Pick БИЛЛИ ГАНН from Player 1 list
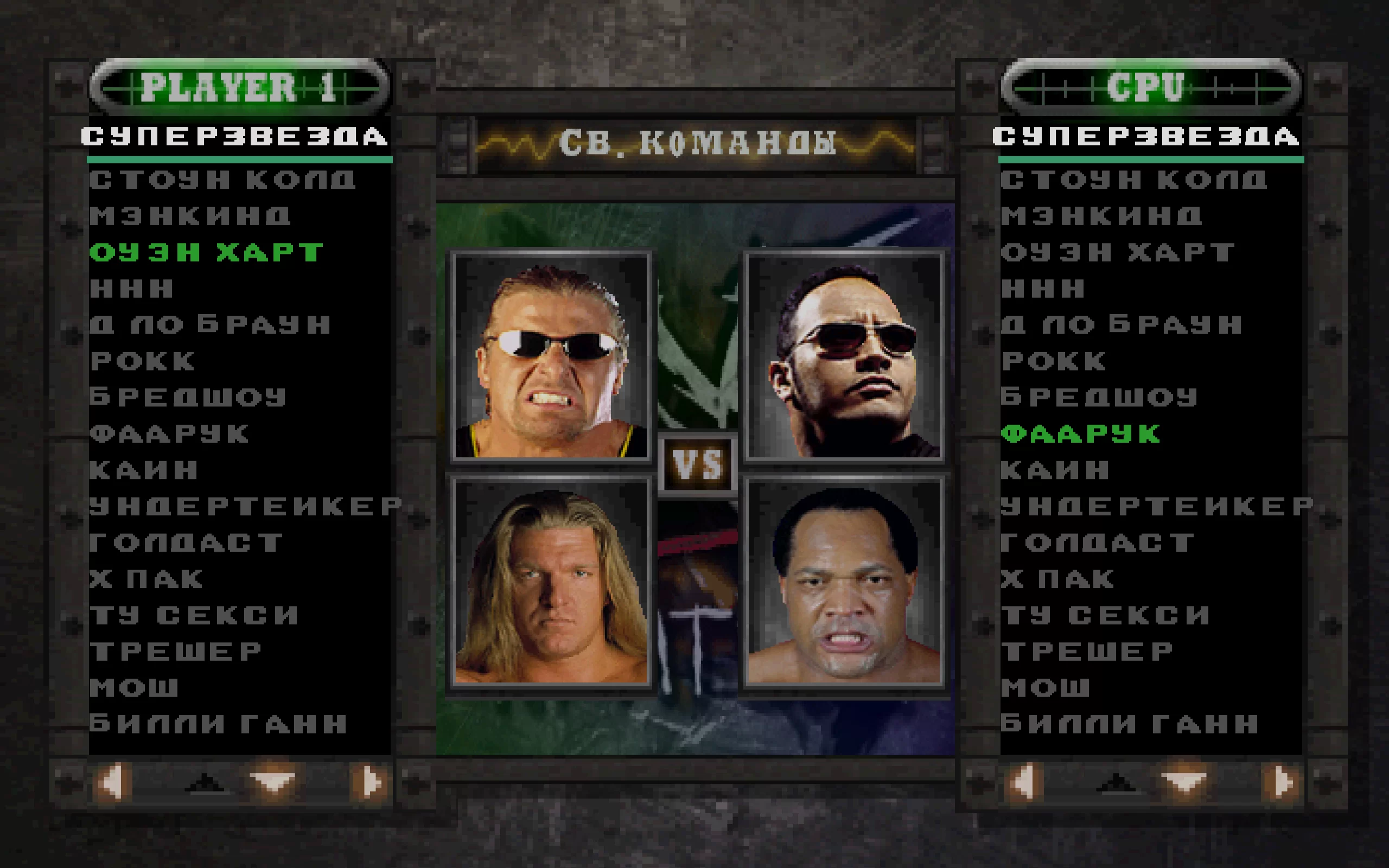The height and width of the screenshot is (868, 1389). click(x=218, y=723)
